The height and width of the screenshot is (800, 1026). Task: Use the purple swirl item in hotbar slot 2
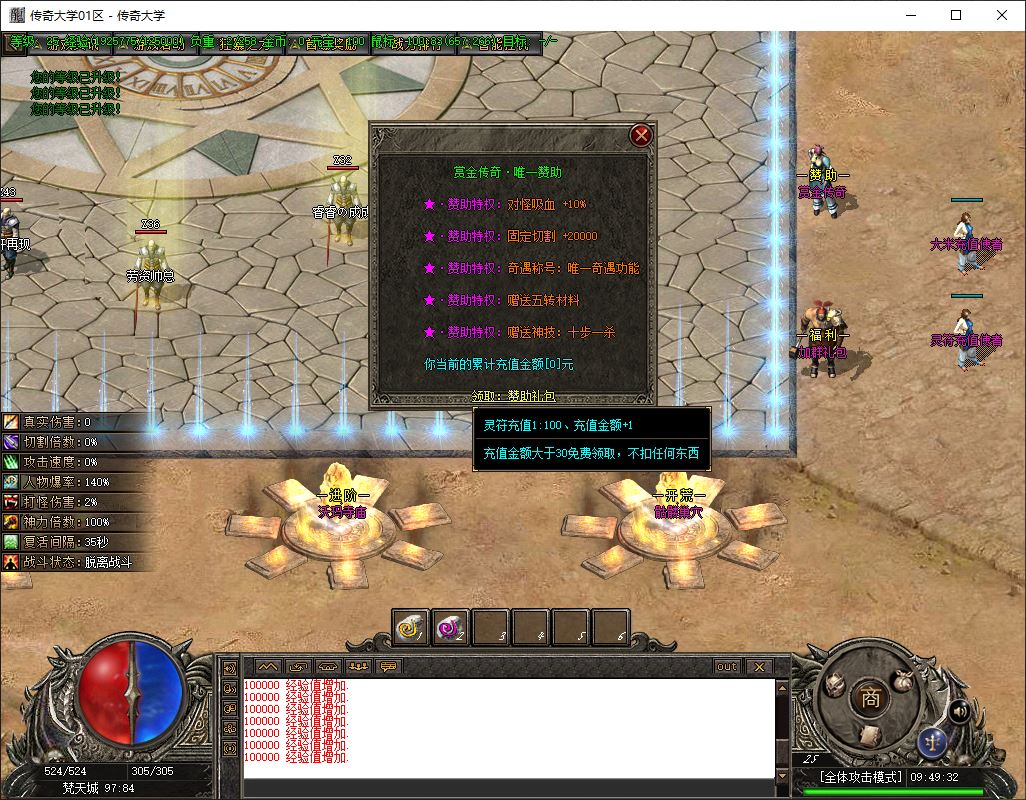[451, 627]
